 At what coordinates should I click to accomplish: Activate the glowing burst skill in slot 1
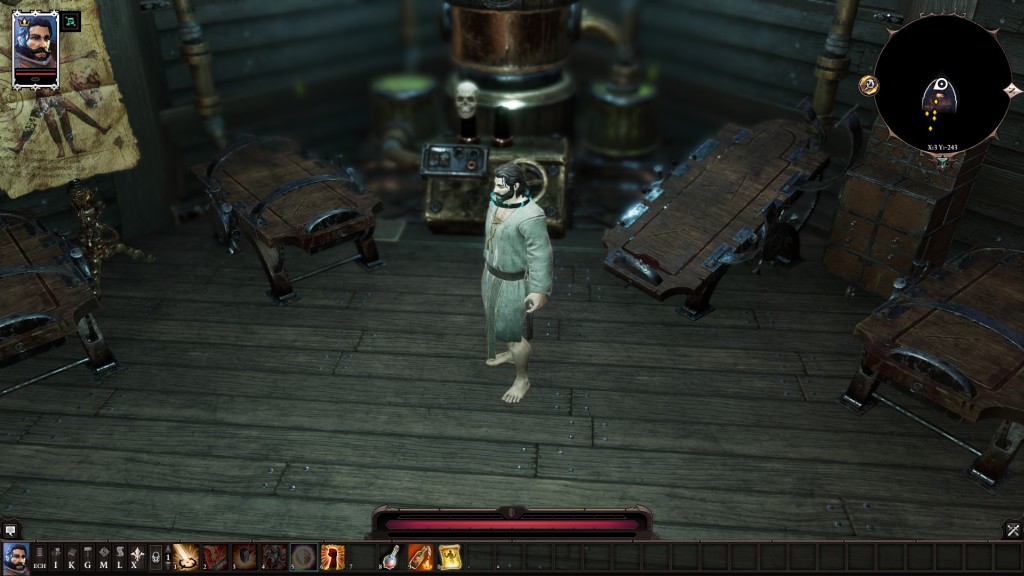pyautogui.click(x=186, y=557)
